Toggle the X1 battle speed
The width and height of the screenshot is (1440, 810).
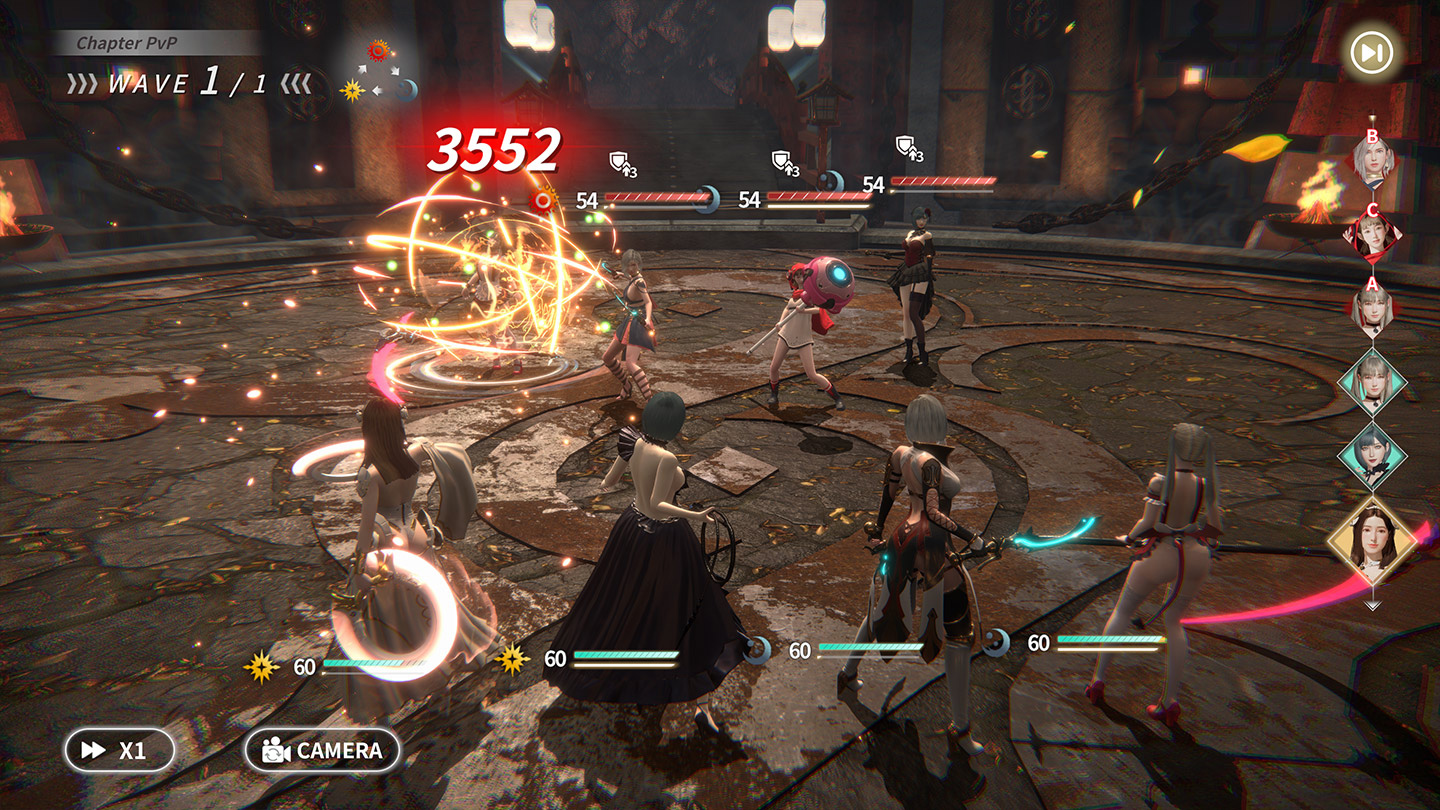(x=120, y=750)
